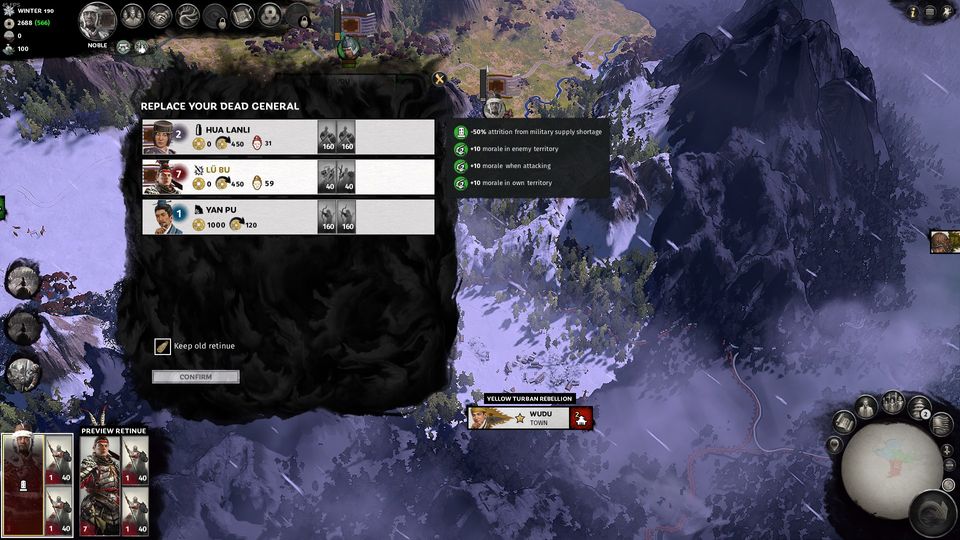Toggle the Keep old retinue checkbox
Image resolution: width=960 pixels, height=540 pixels.
click(162, 346)
